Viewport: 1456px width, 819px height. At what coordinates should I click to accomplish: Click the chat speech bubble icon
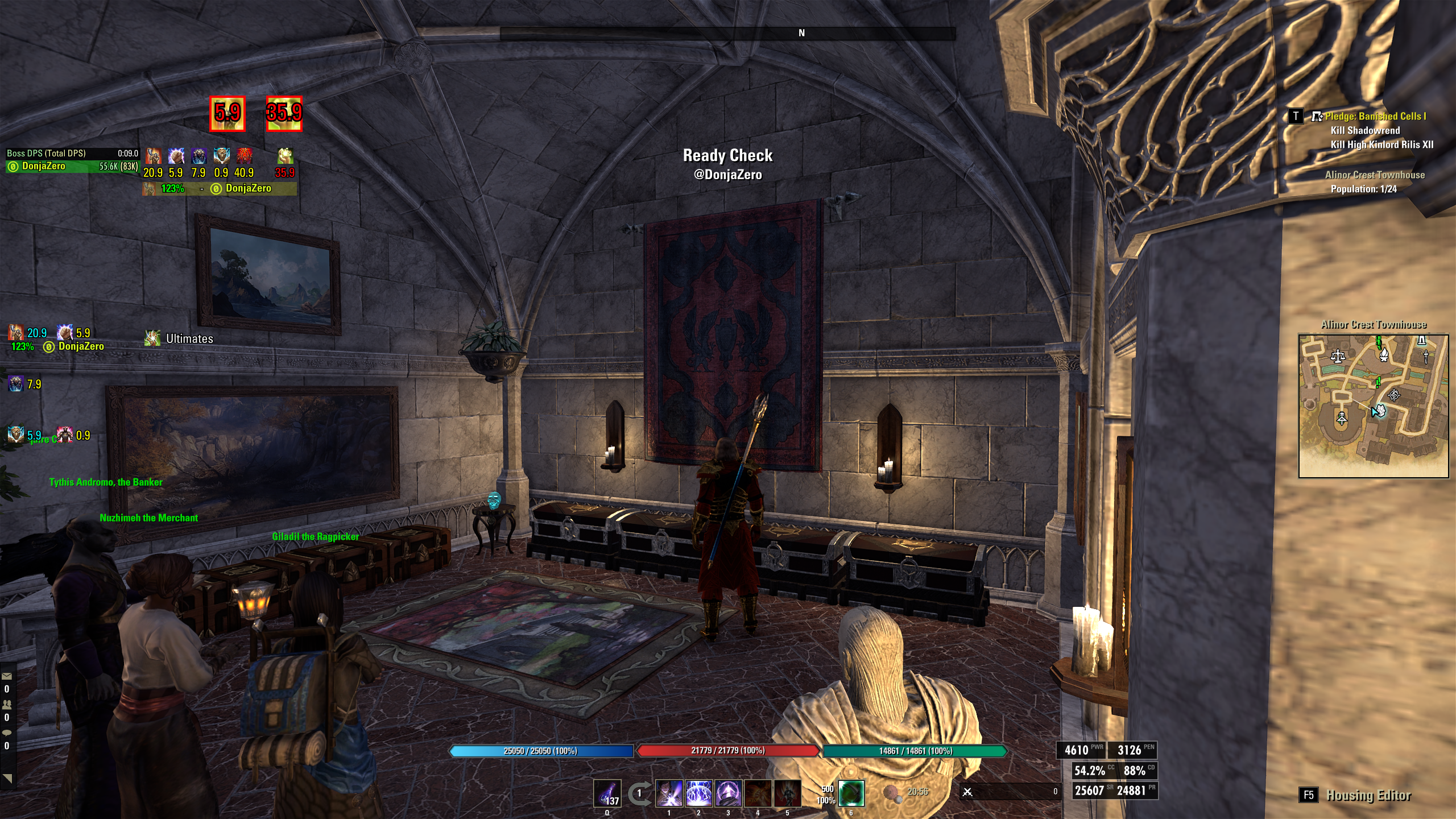7,733
